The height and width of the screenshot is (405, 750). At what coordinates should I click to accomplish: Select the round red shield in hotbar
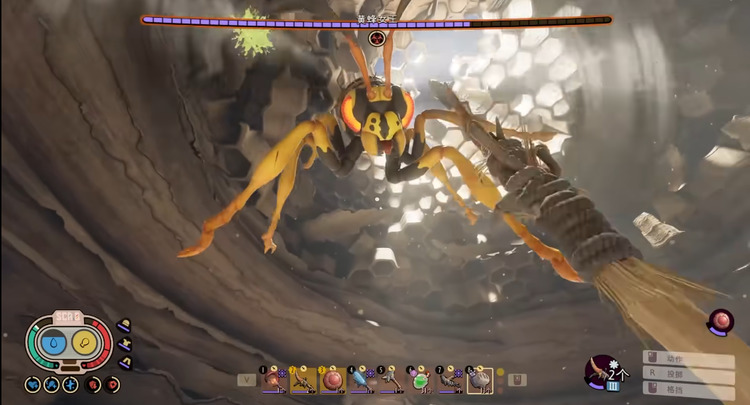[x=330, y=379]
